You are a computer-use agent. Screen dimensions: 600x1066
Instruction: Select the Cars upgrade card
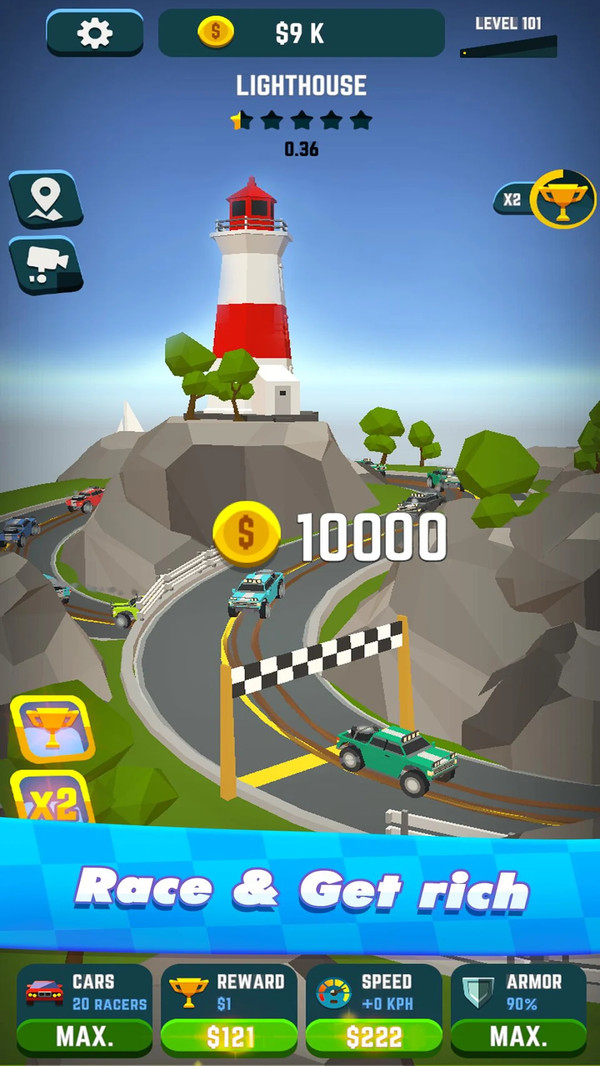pos(84,1008)
